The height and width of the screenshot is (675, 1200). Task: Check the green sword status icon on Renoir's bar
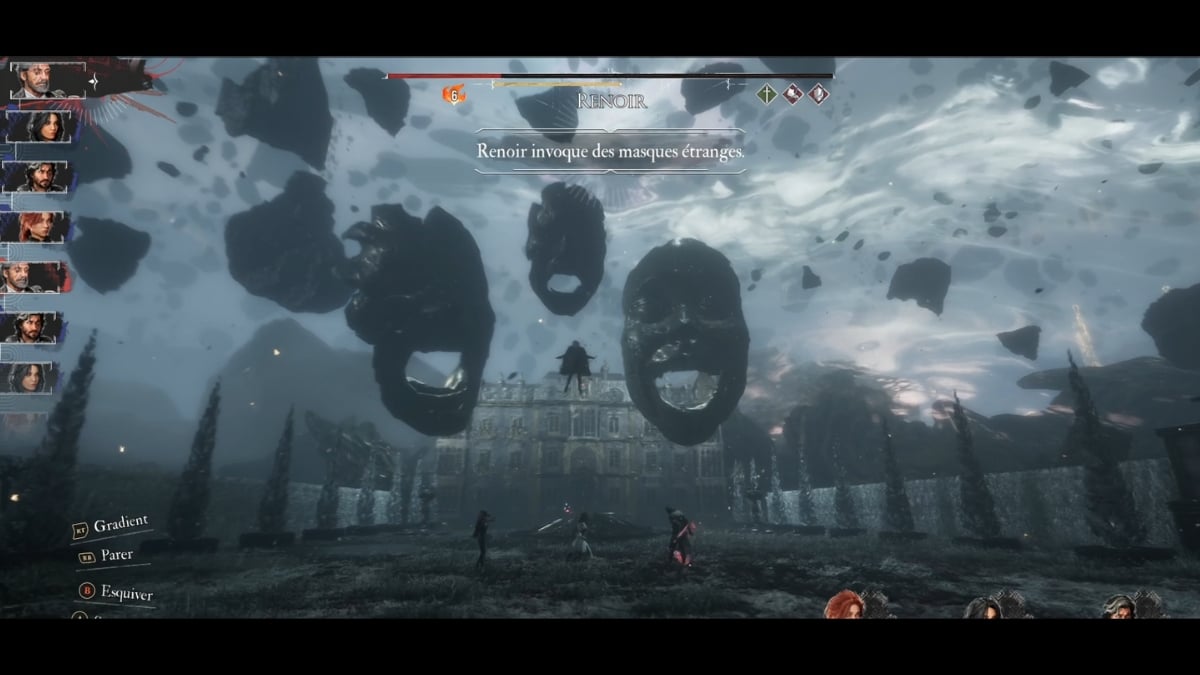(x=766, y=94)
